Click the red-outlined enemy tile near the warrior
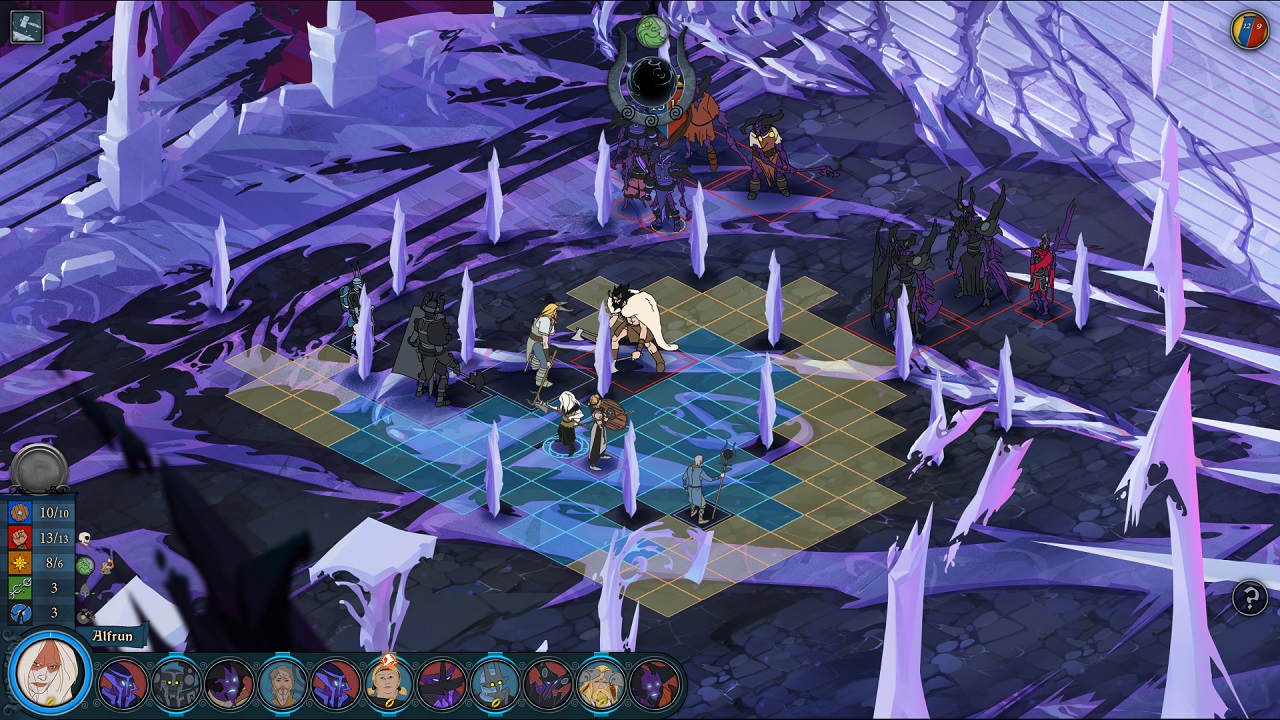The height and width of the screenshot is (720, 1280). point(633,369)
